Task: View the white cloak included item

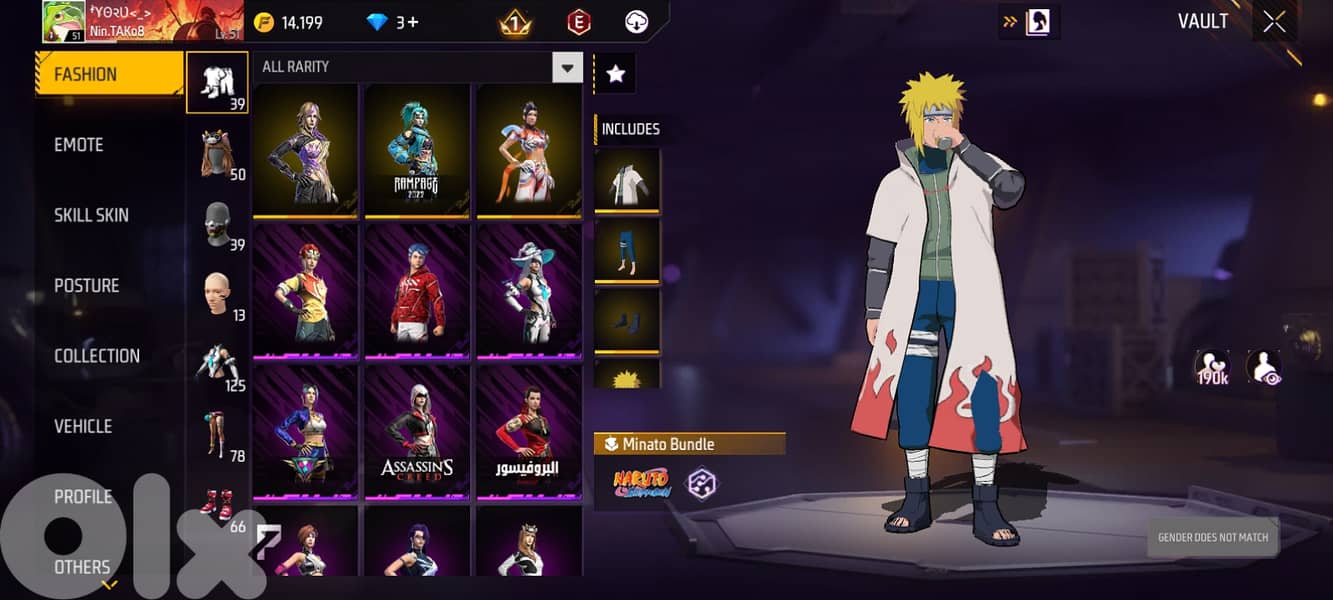Action: pos(627,180)
